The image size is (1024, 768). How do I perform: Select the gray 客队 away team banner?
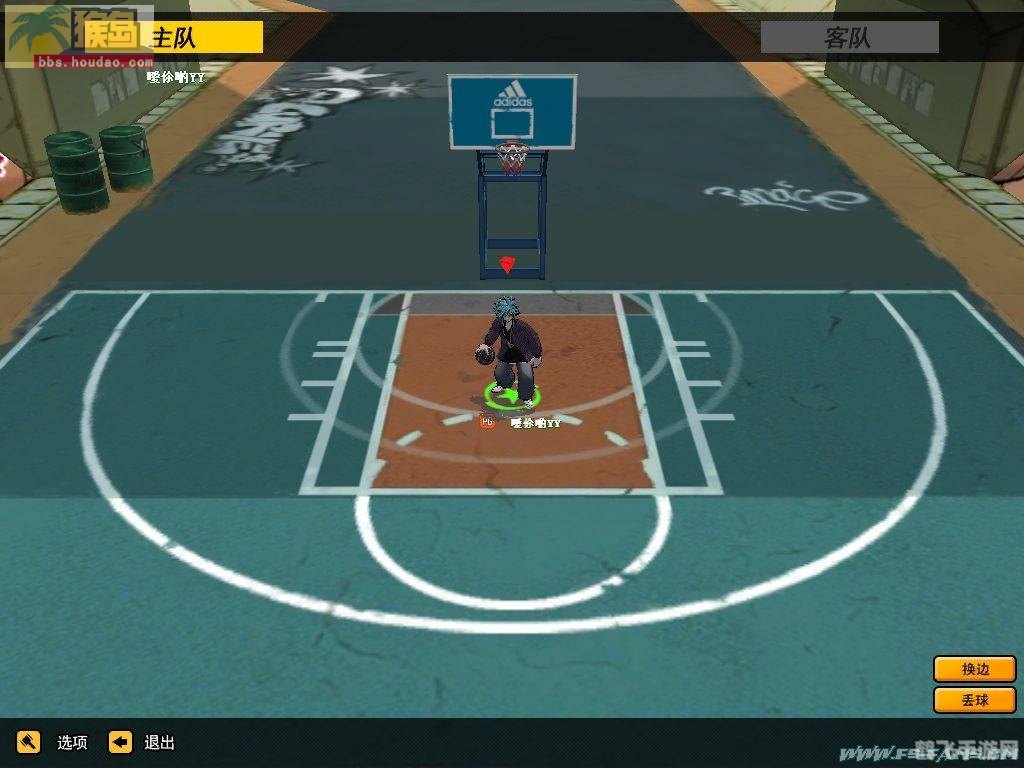point(849,38)
